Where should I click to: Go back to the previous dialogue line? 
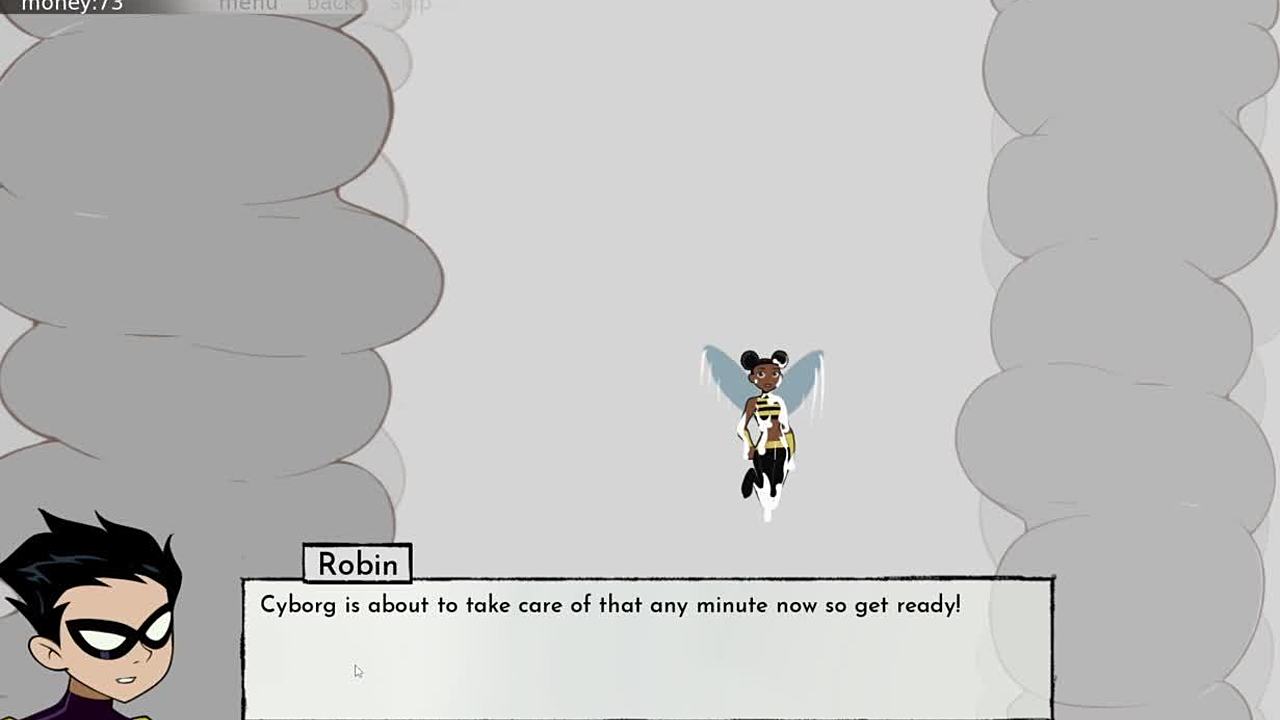pos(330,6)
